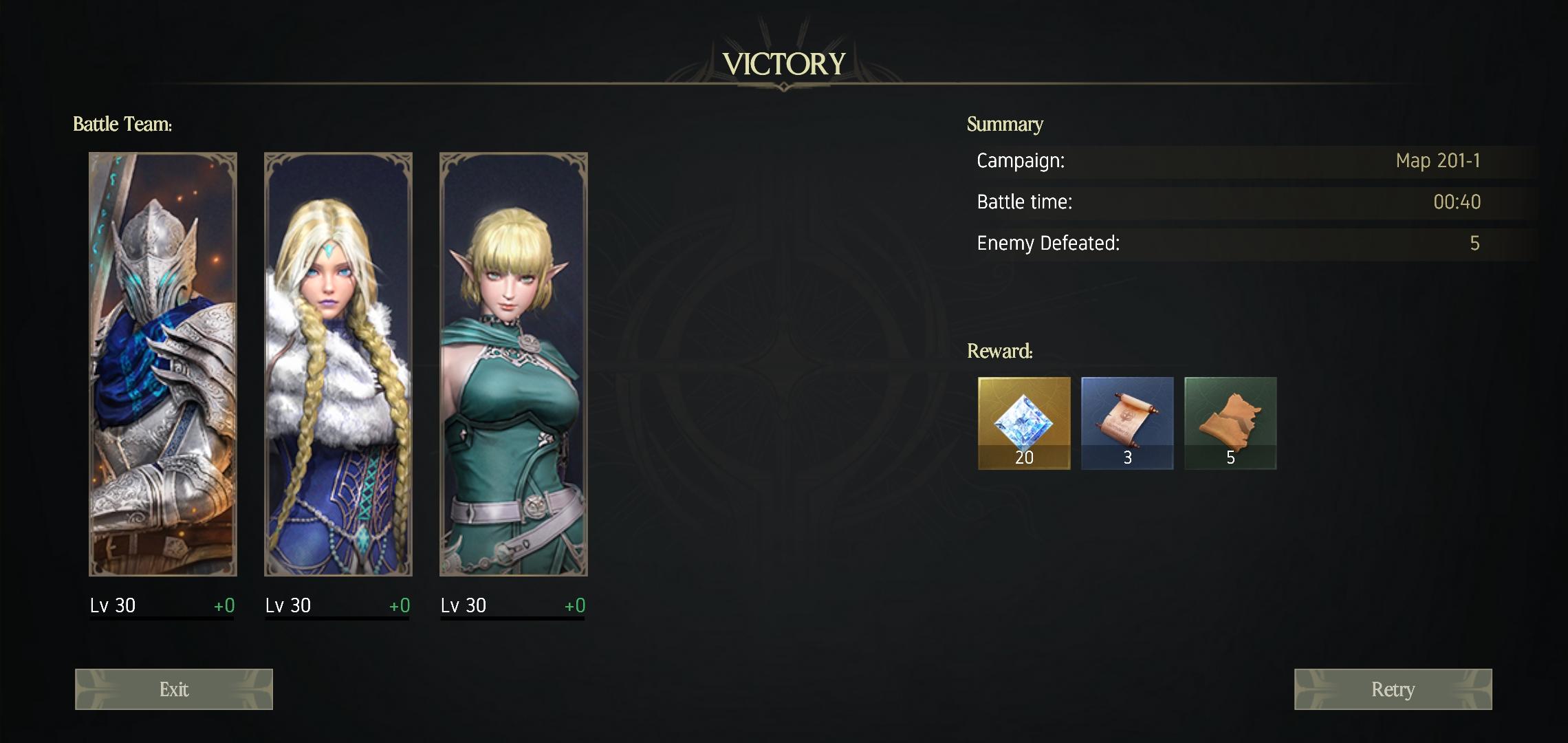The width and height of the screenshot is (1568, 743).
Task: Click the Exit button ornament icon
Action: (x=96, y=689)
